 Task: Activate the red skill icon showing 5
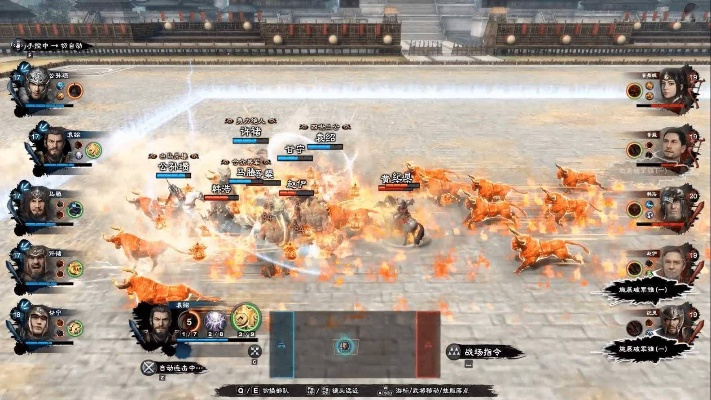pyautogui.click(x=188, y=322)
